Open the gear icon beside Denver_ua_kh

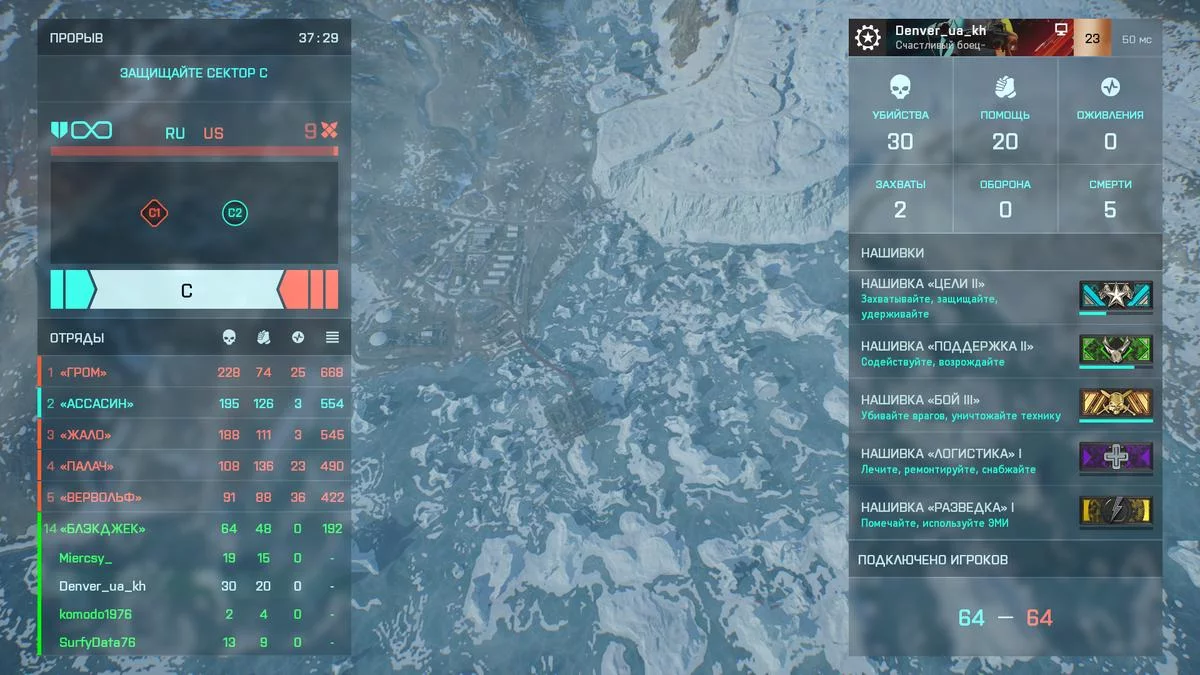[867, 38]
